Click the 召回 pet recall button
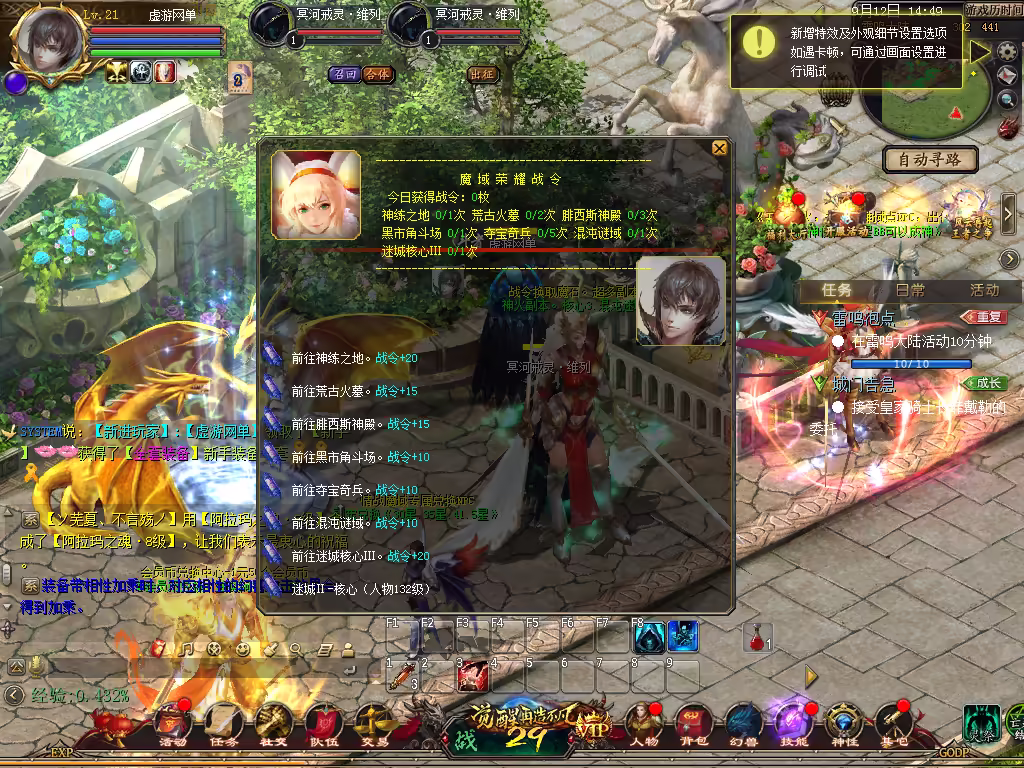Image resolution: width=1024 pixels, height=768 pixels. point(345,74)
